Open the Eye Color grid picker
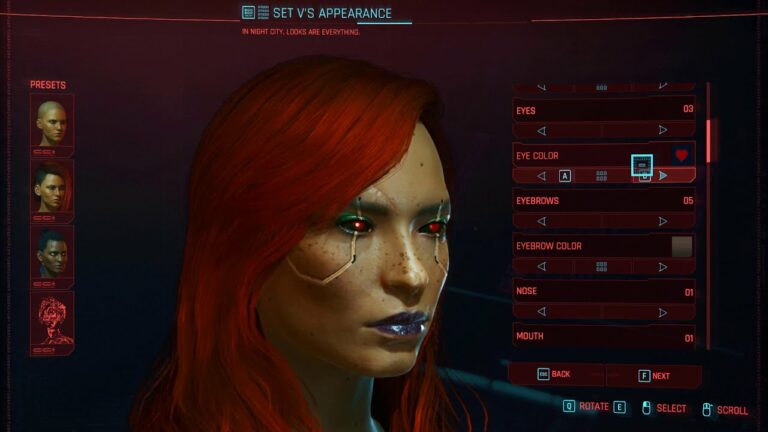The image size is (768, 432). click(x=602, y=176)
